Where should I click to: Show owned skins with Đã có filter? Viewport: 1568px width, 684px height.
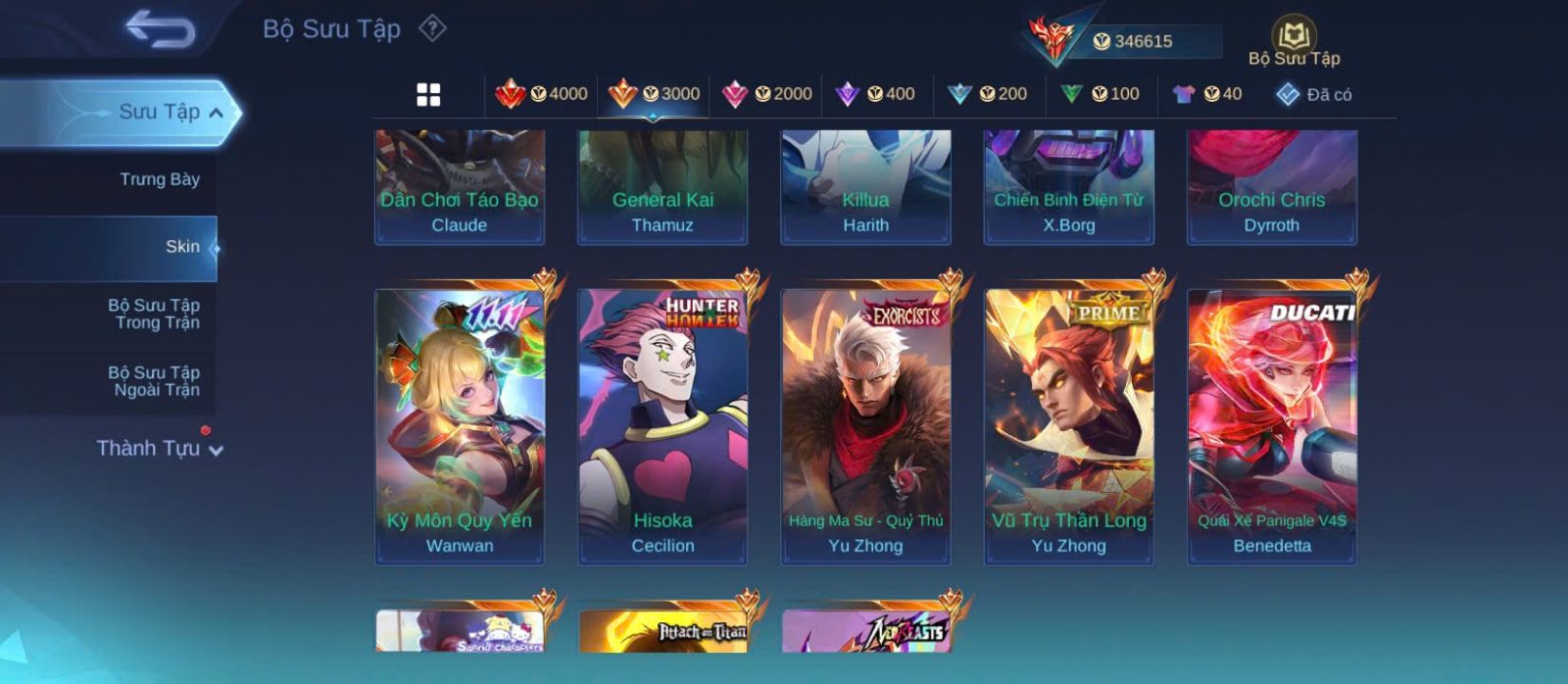(1313, 95)
